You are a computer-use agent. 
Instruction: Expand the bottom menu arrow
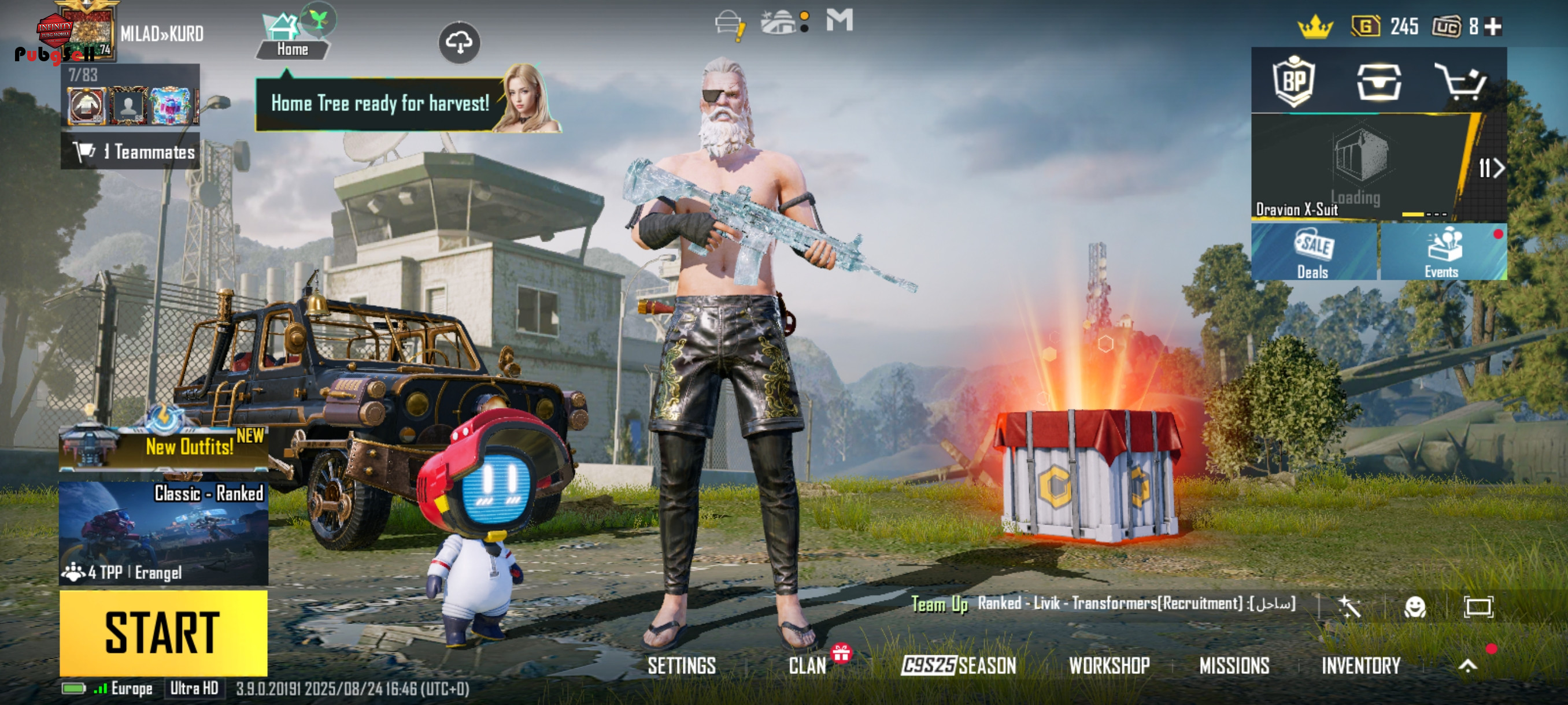pyautogui.click(x=1467, y=666)
